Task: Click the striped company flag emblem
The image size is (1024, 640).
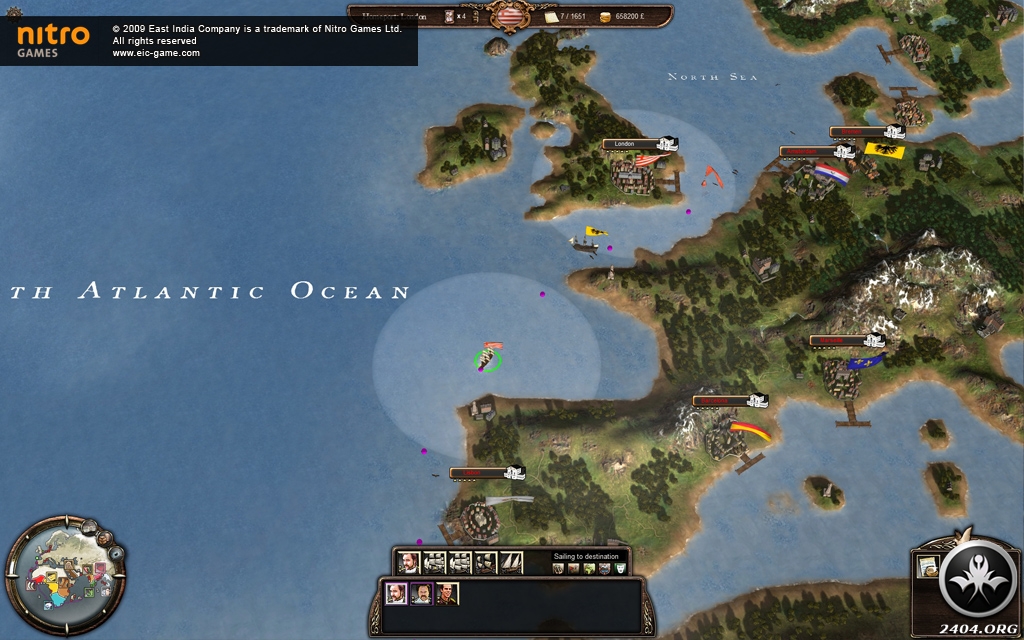Action: (510, 17)
